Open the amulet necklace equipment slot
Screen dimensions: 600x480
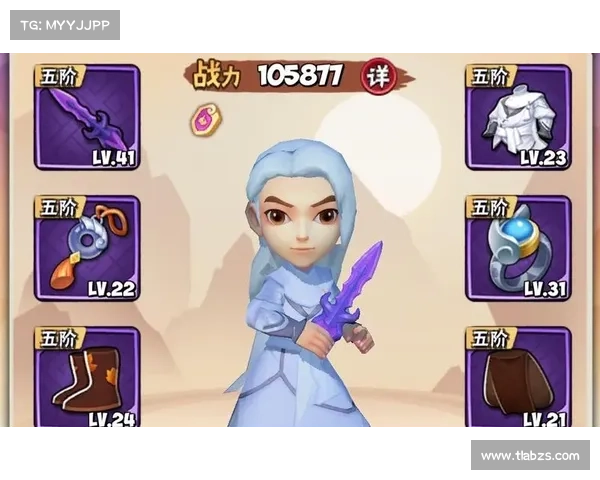(87, 248)
